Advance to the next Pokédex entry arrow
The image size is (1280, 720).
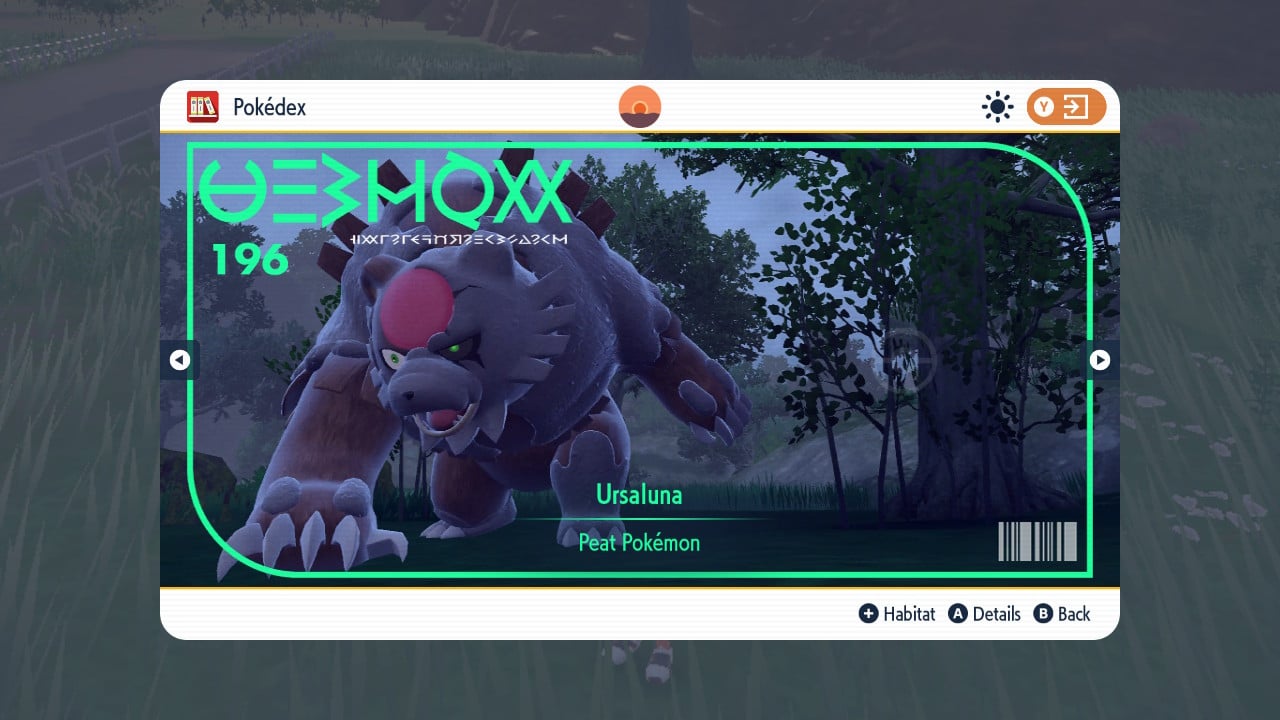1099,360
